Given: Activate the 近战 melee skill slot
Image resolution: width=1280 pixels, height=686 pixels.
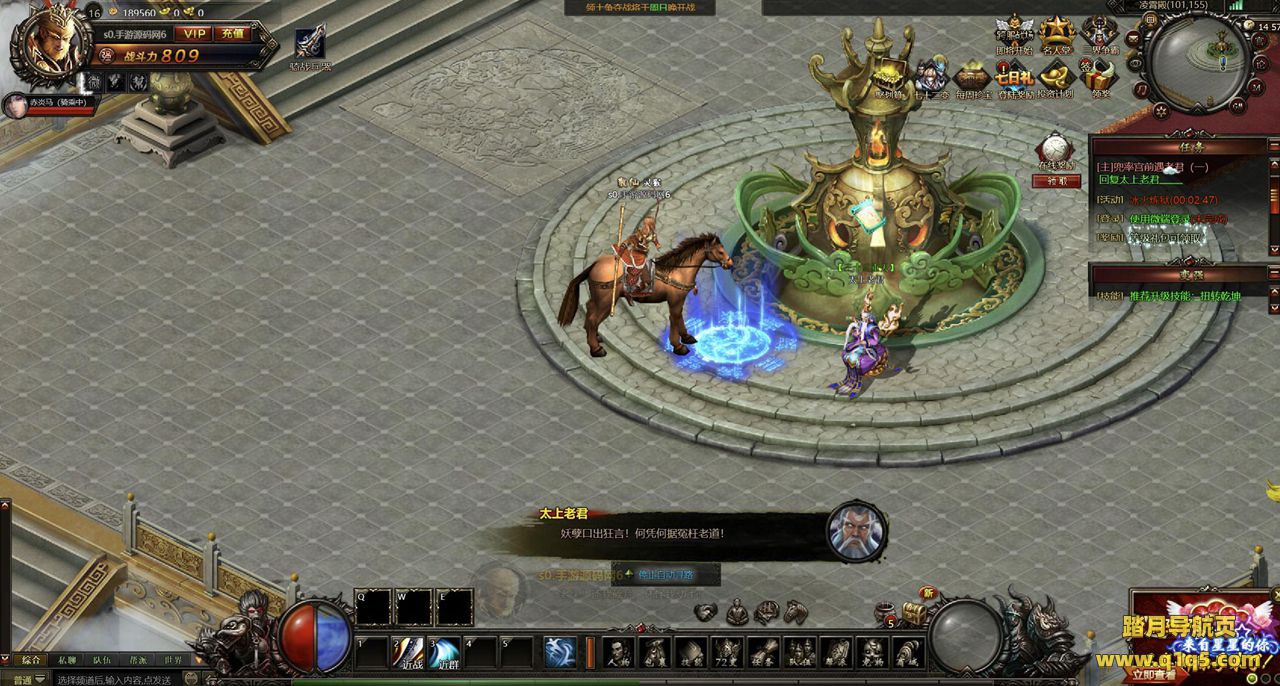Looking at the screenshot, I should (x=409, y=651).
